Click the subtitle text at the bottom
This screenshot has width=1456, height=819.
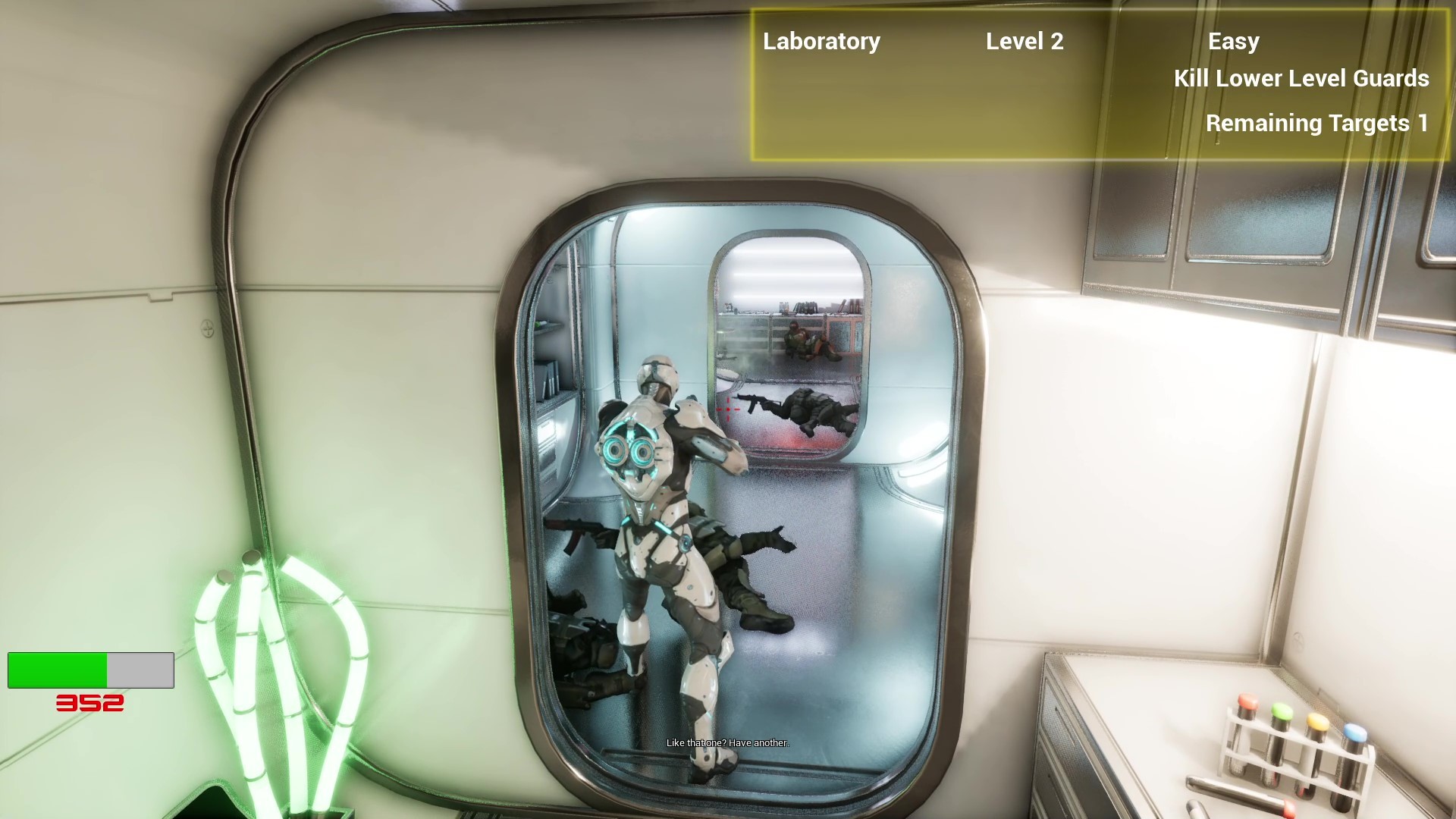[x=726, y=744]
